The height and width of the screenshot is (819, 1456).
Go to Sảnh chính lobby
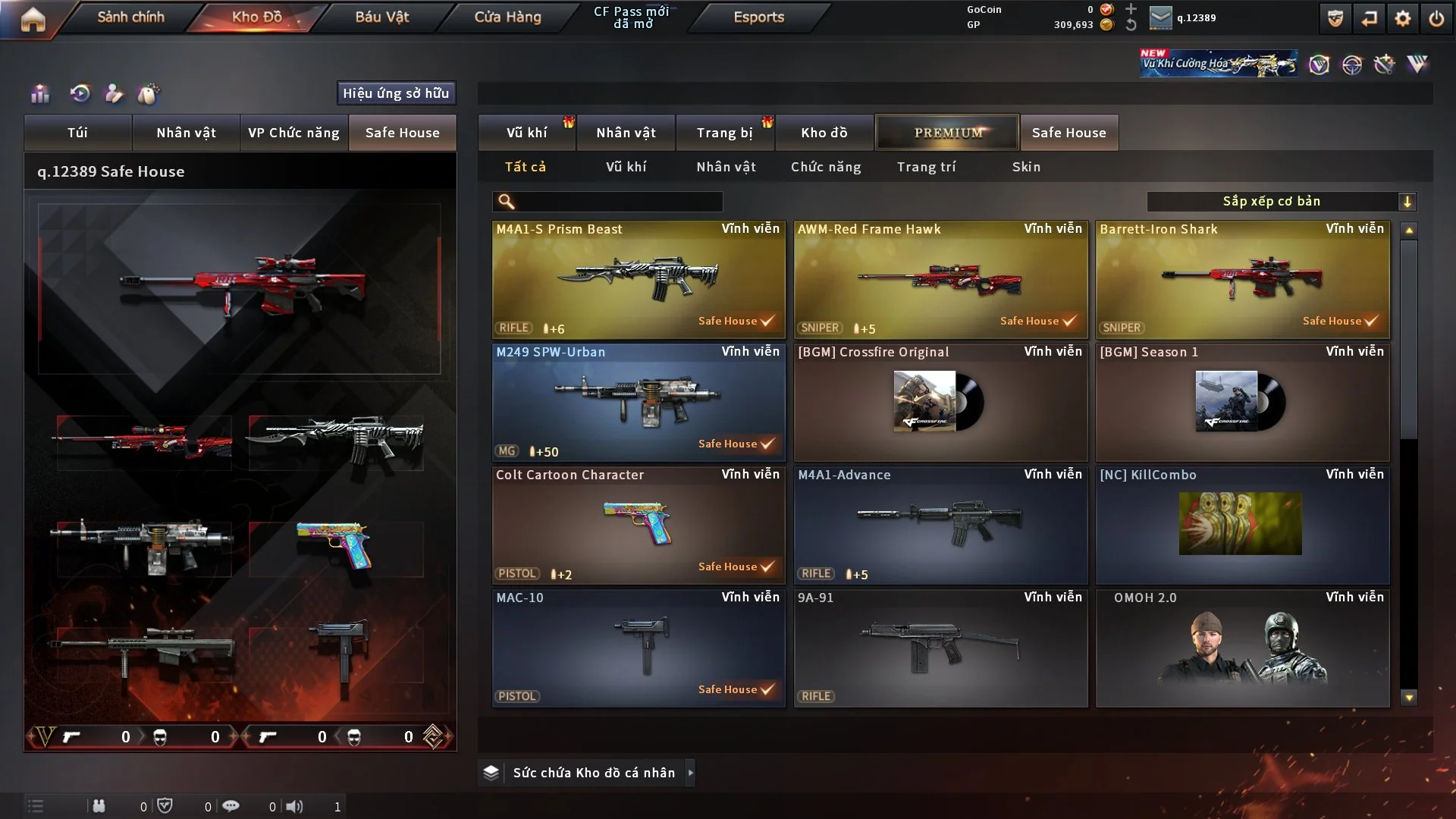coord(130,17)
